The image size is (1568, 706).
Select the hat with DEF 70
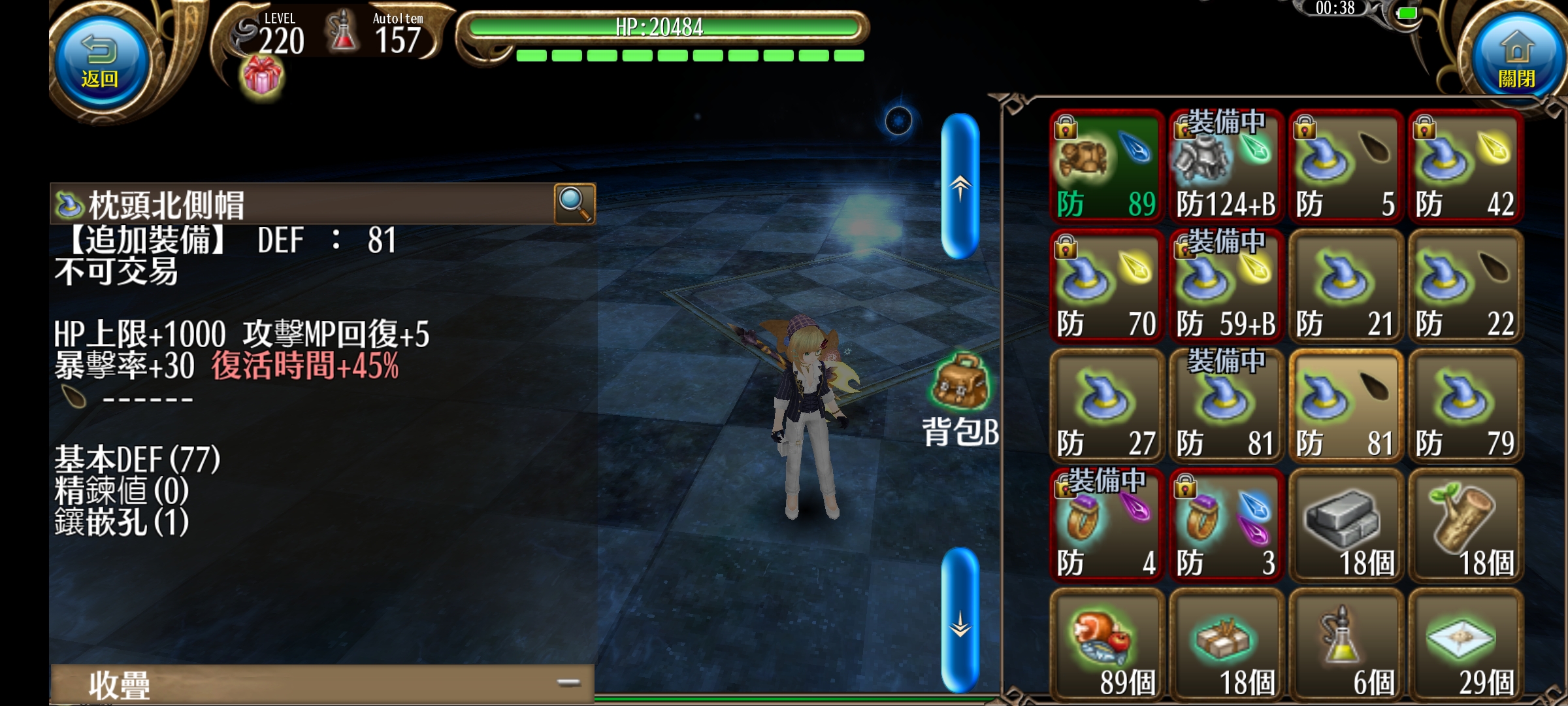point(1107,286)
